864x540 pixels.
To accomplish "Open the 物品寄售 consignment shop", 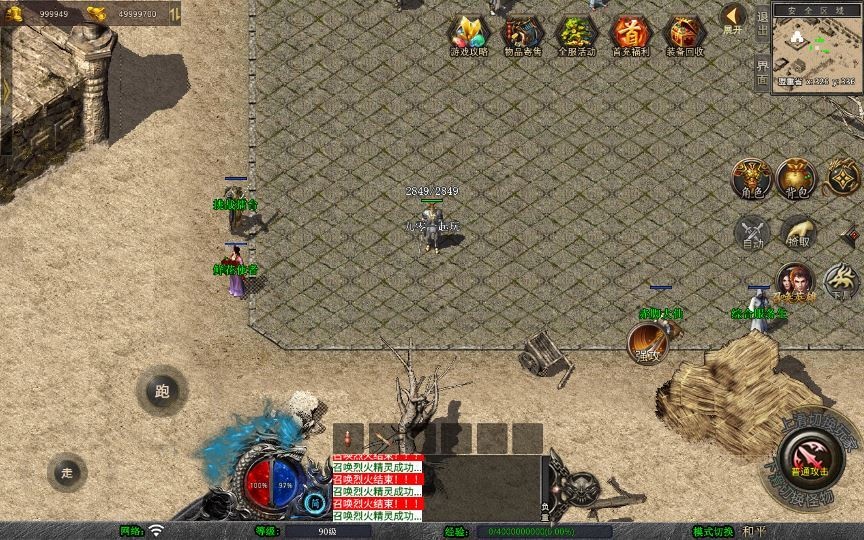I will click(x=522, y=35).
